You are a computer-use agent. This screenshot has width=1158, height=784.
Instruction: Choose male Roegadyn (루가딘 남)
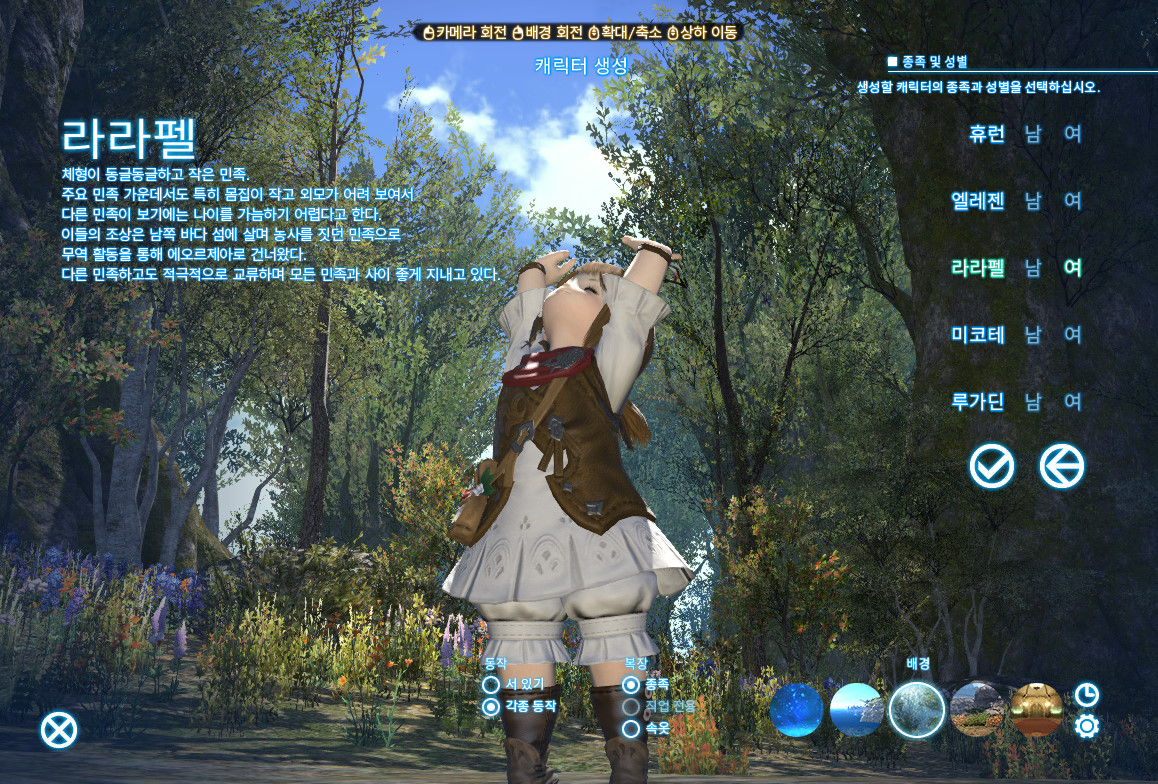coord(1033,402)
